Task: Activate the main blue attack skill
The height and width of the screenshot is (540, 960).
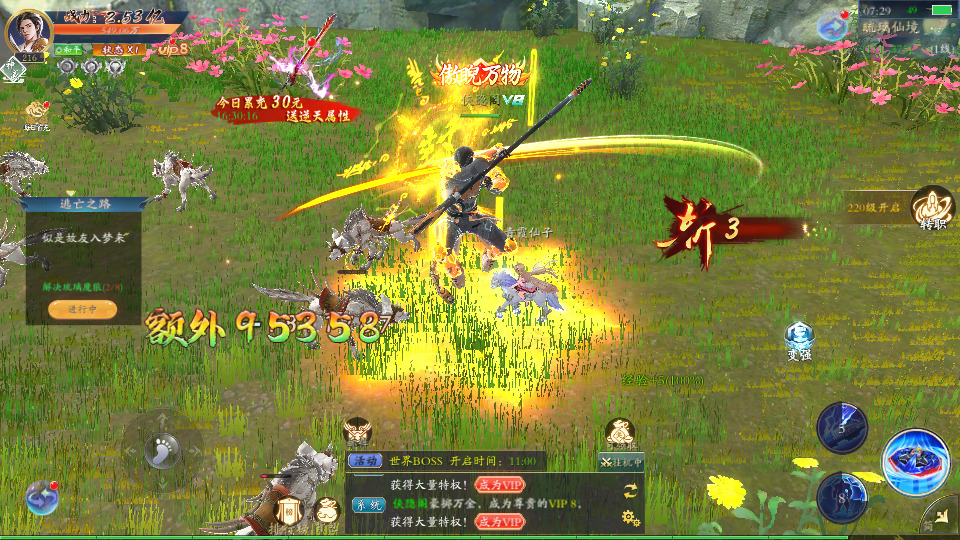Action: [x=915, y=461]
